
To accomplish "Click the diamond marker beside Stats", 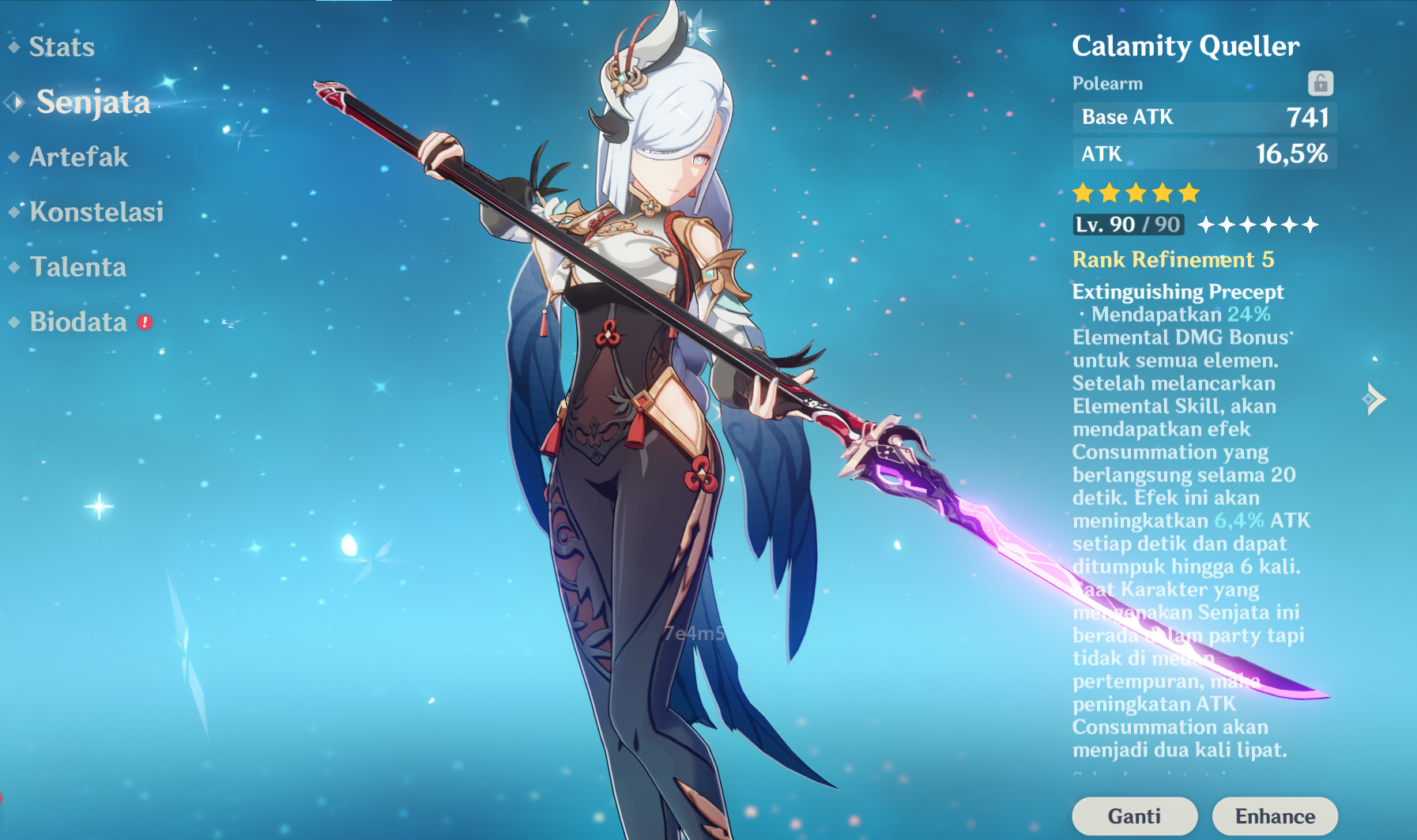I will tap(13, 47).
